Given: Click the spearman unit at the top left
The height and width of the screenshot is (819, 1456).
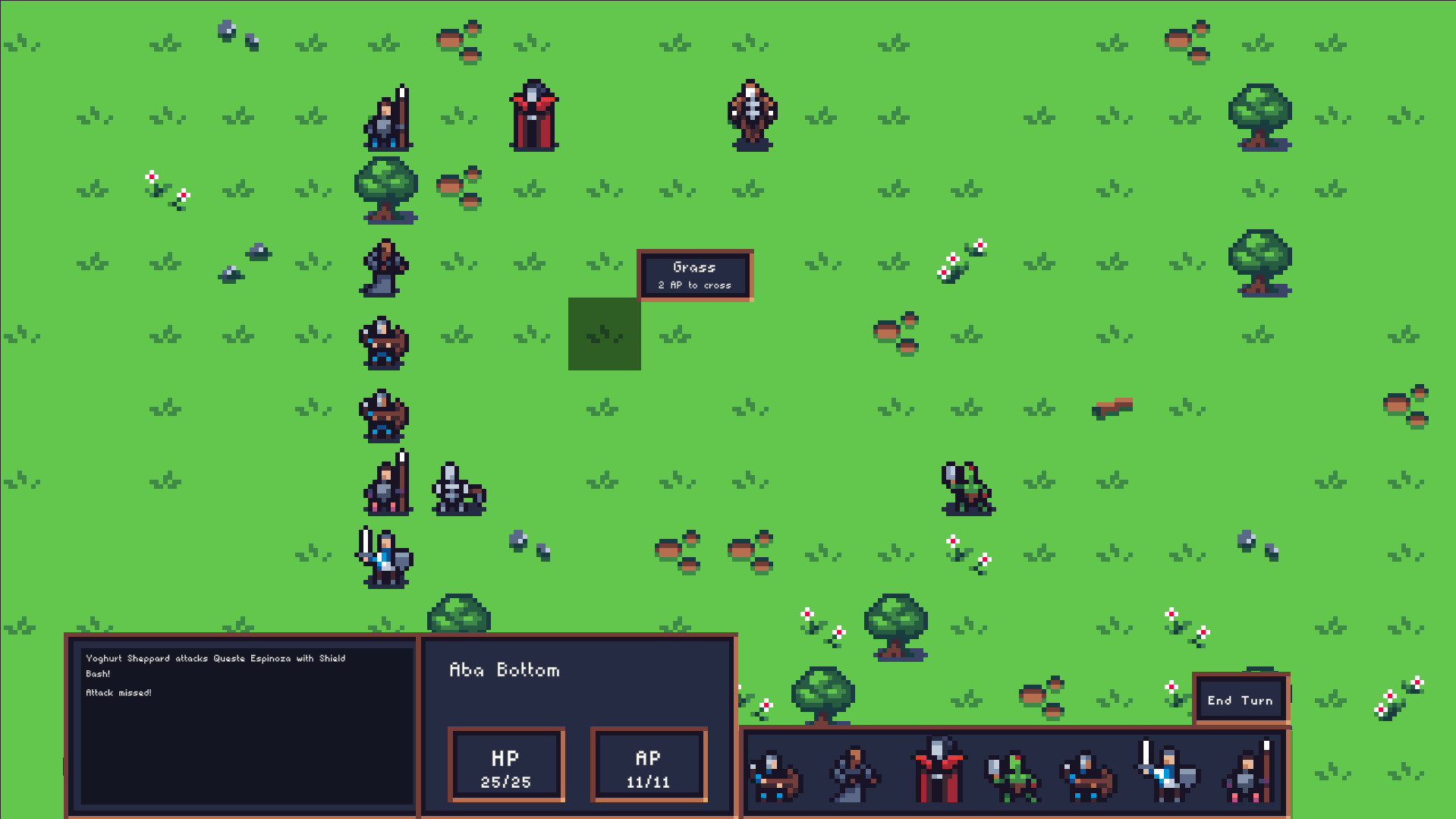Looking at the screenshot, I should click(x=388, y=118).
